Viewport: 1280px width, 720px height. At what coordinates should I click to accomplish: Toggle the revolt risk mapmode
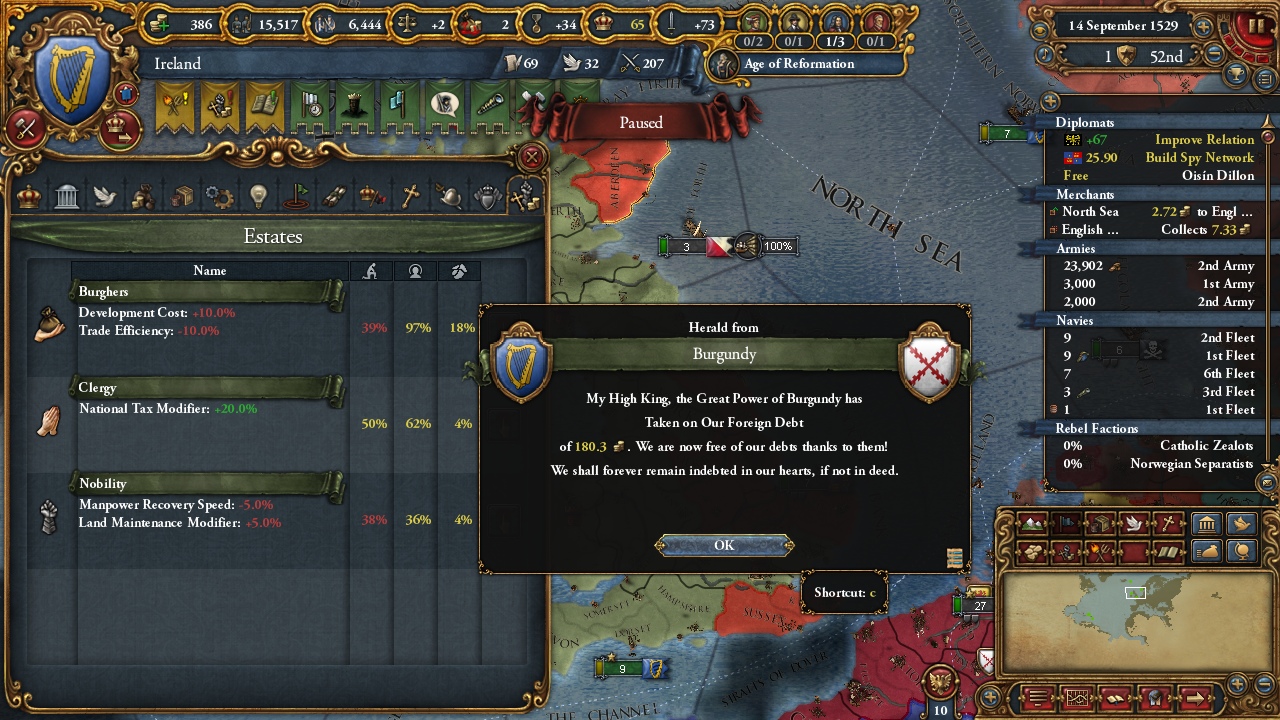[1100, 551]
